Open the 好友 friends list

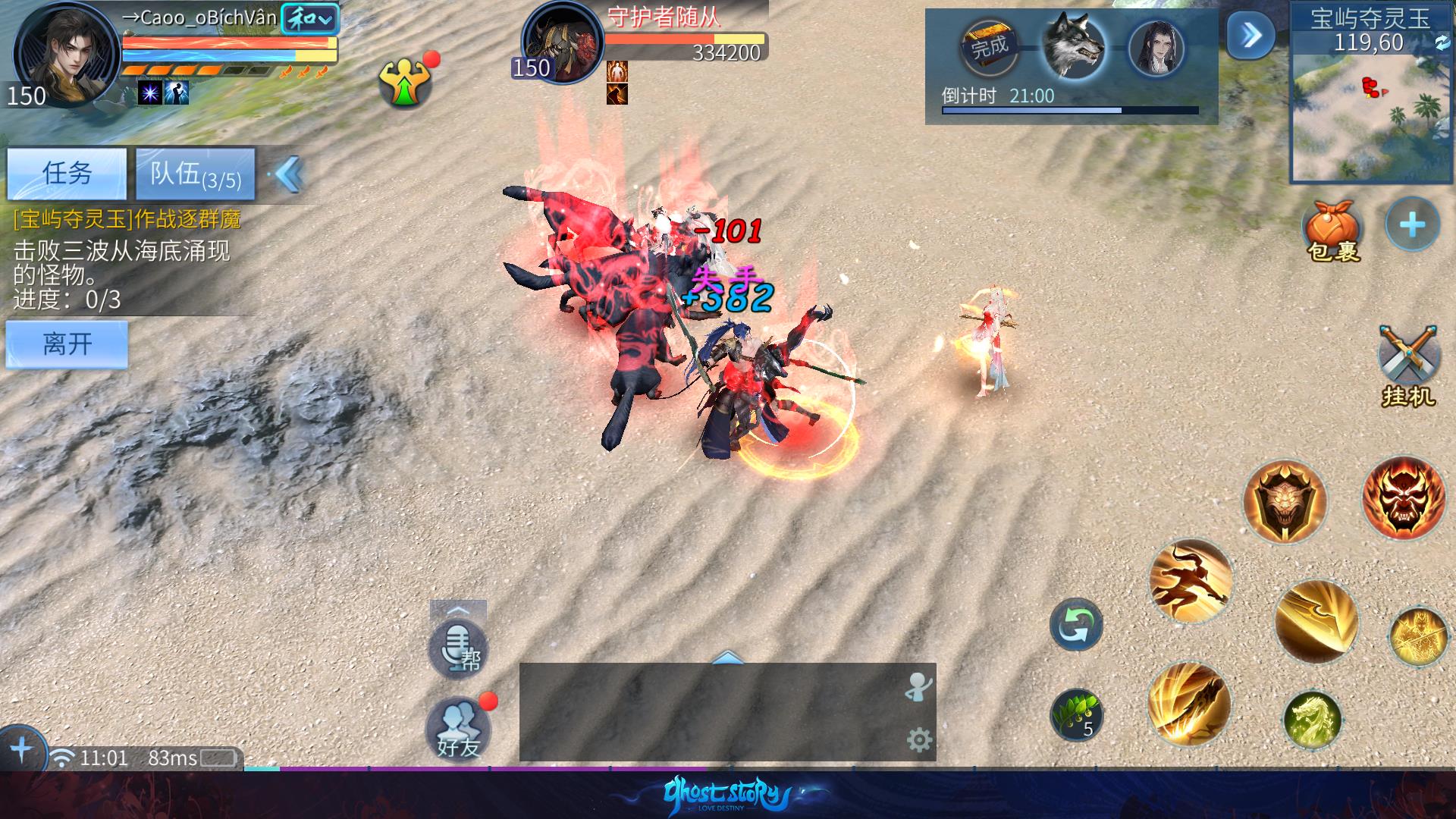pos(457,727)
